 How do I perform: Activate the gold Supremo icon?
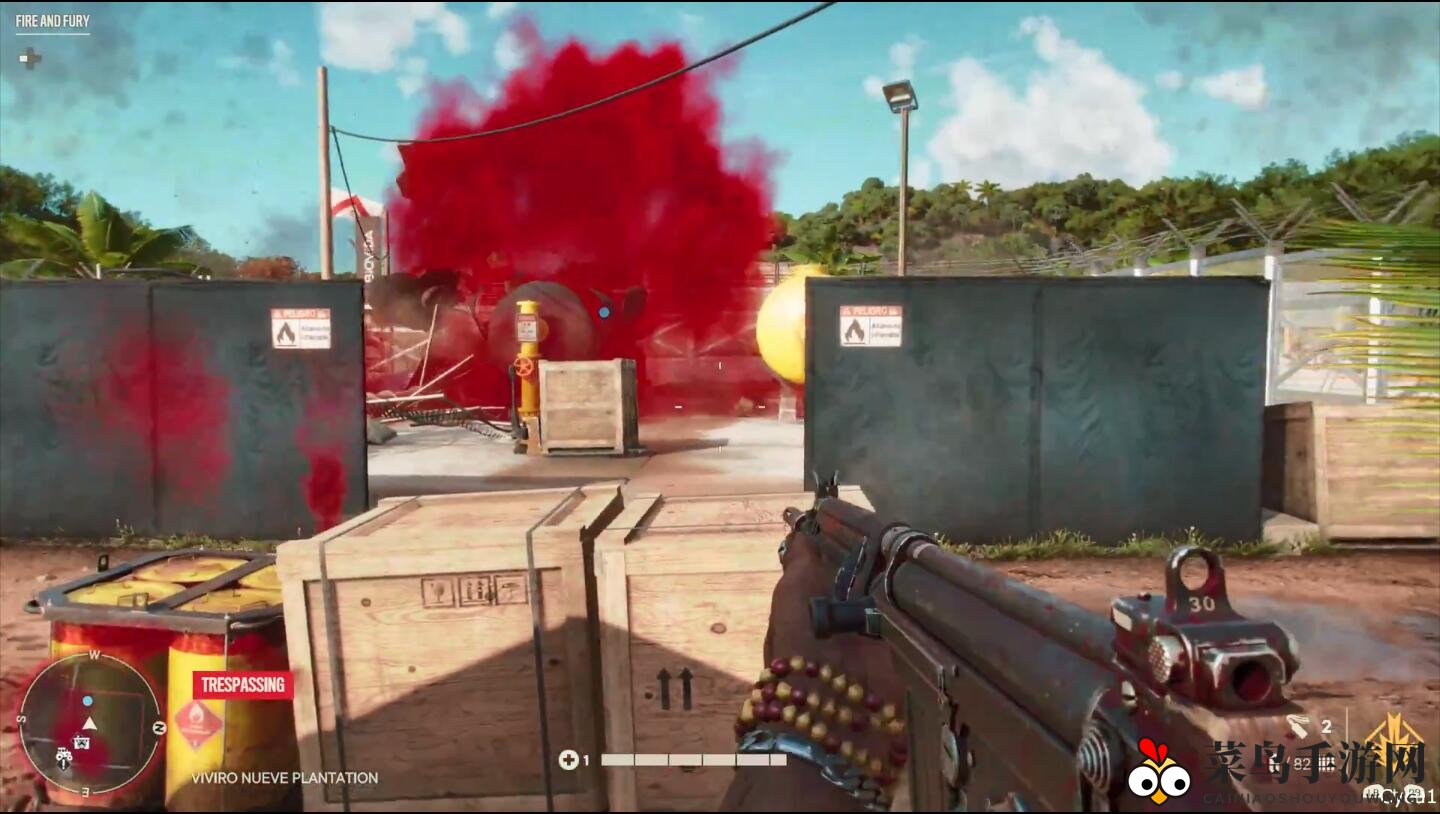tap(1394, 736)
